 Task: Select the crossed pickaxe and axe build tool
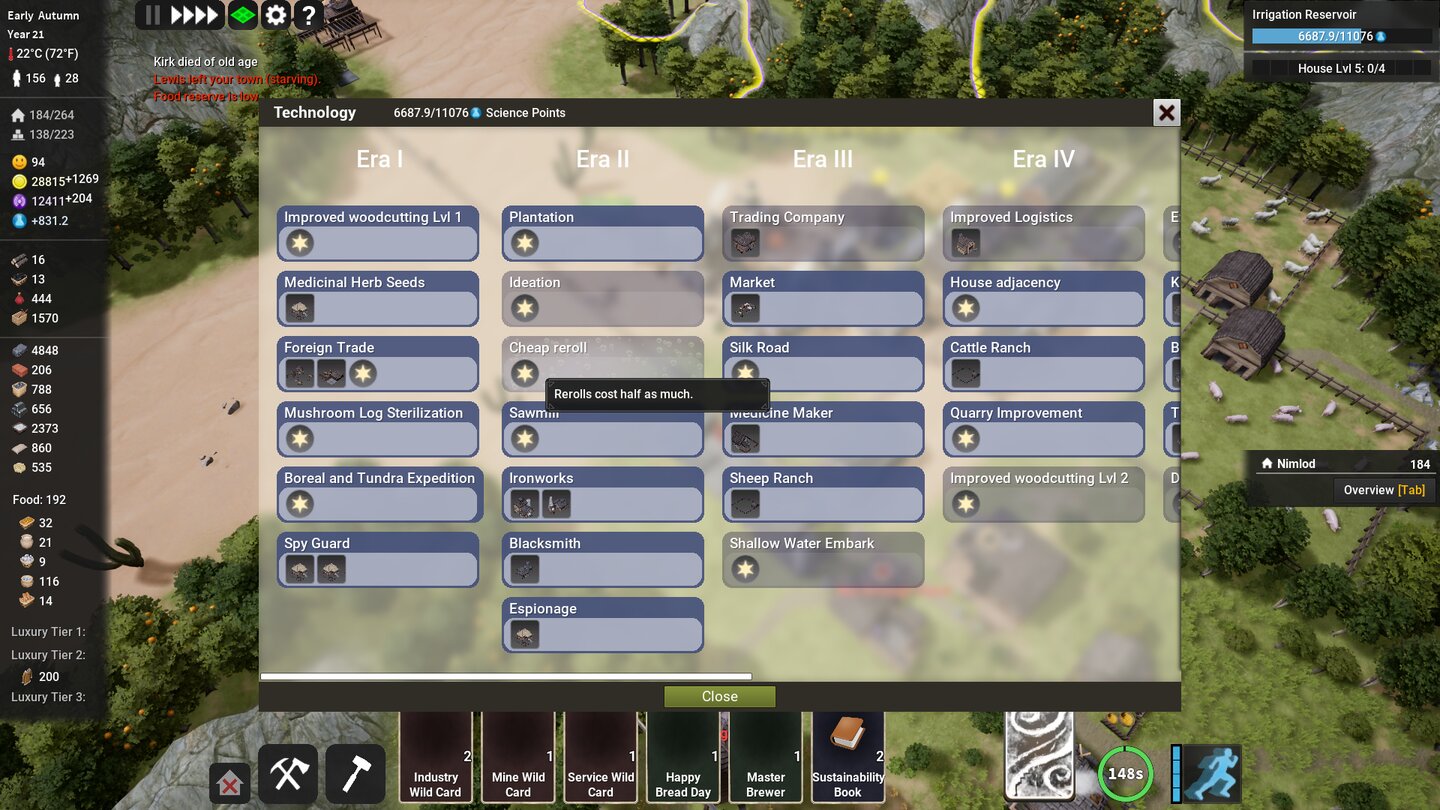[287, 772]
